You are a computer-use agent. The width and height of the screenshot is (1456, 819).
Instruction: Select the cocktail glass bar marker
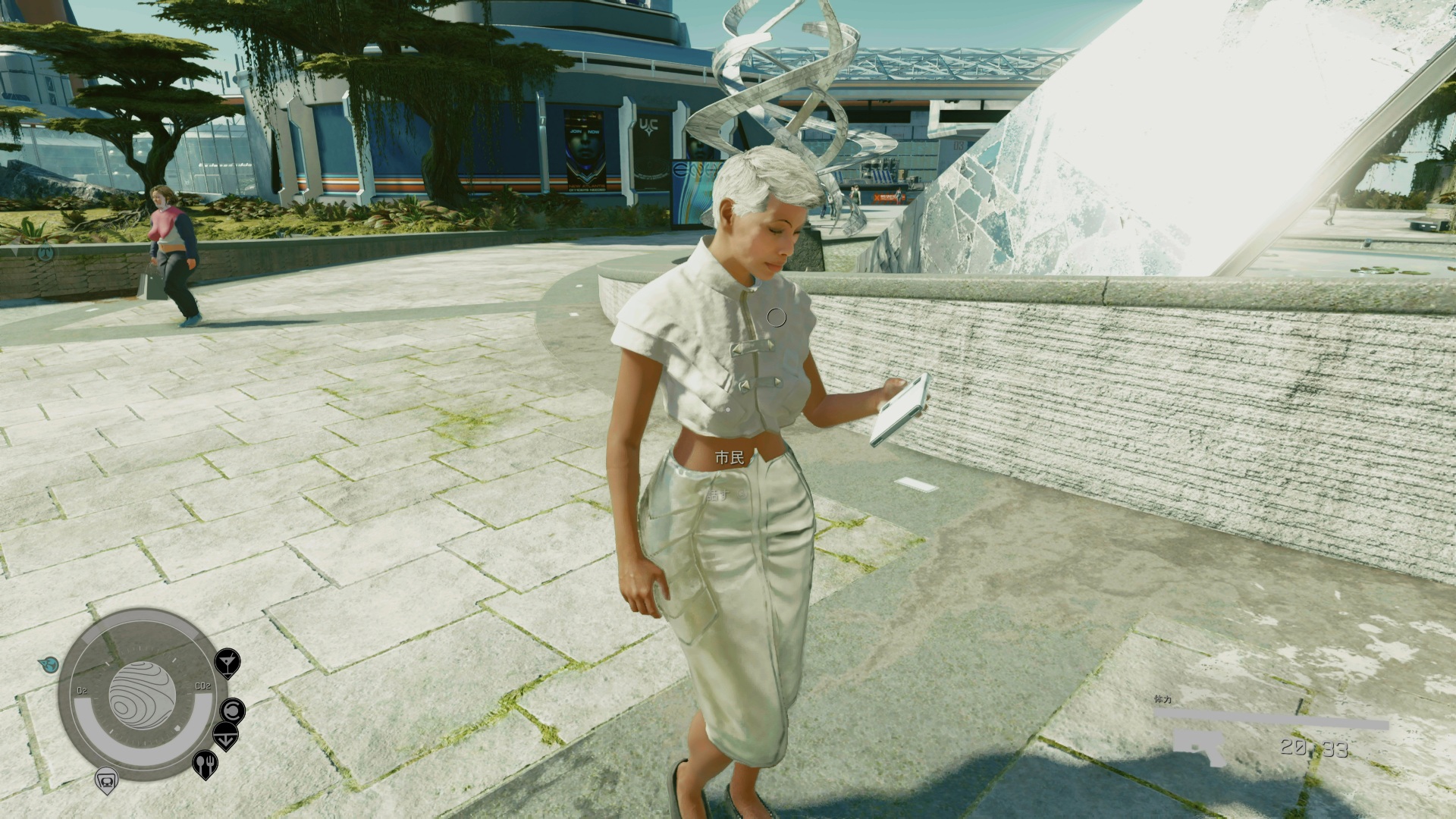pos(226,663)
